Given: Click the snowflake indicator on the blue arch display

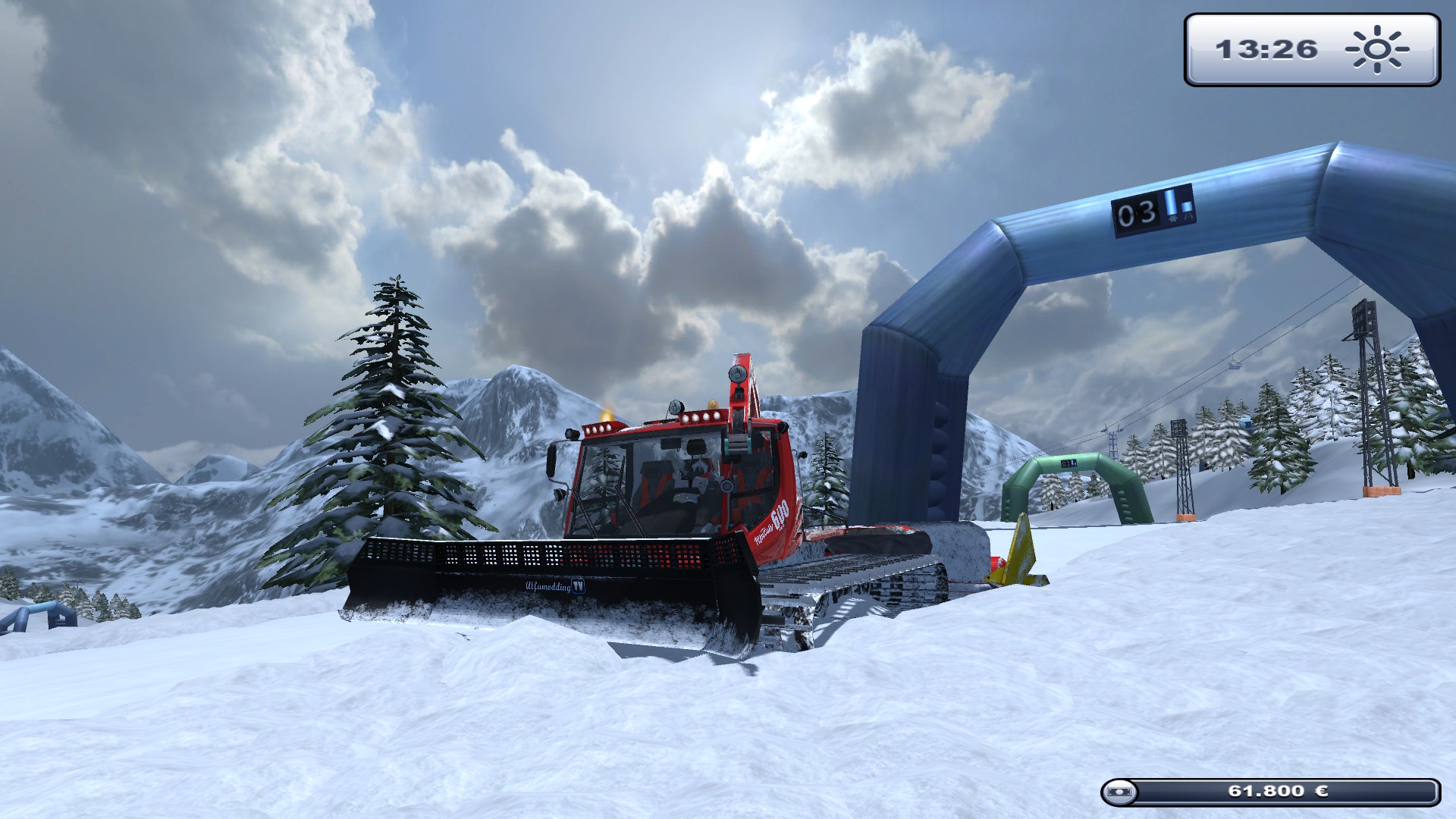Looking at the screenshot, I should (x=1174, y=219).
